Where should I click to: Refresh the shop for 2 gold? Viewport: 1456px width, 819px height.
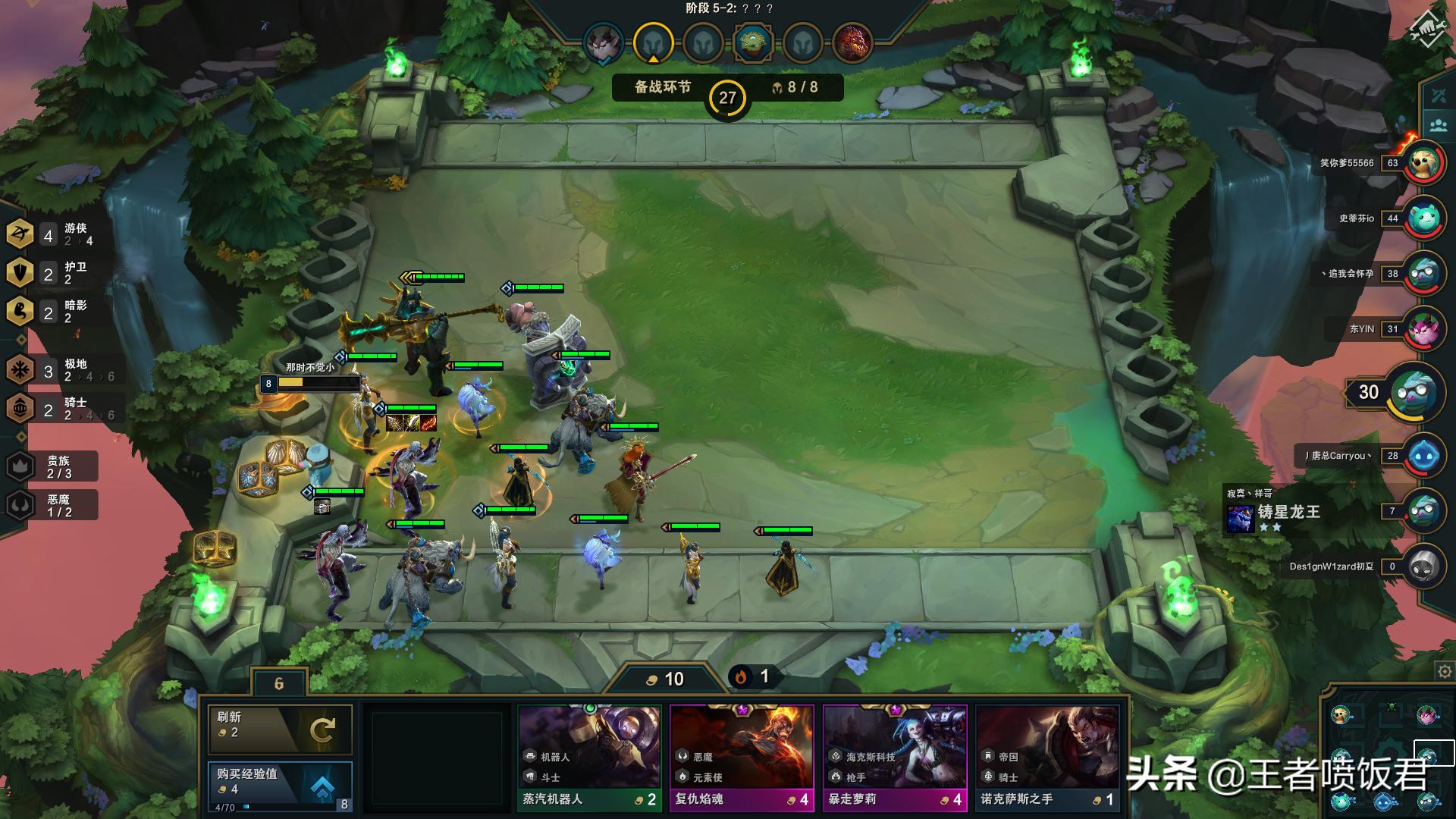(280, 729)
